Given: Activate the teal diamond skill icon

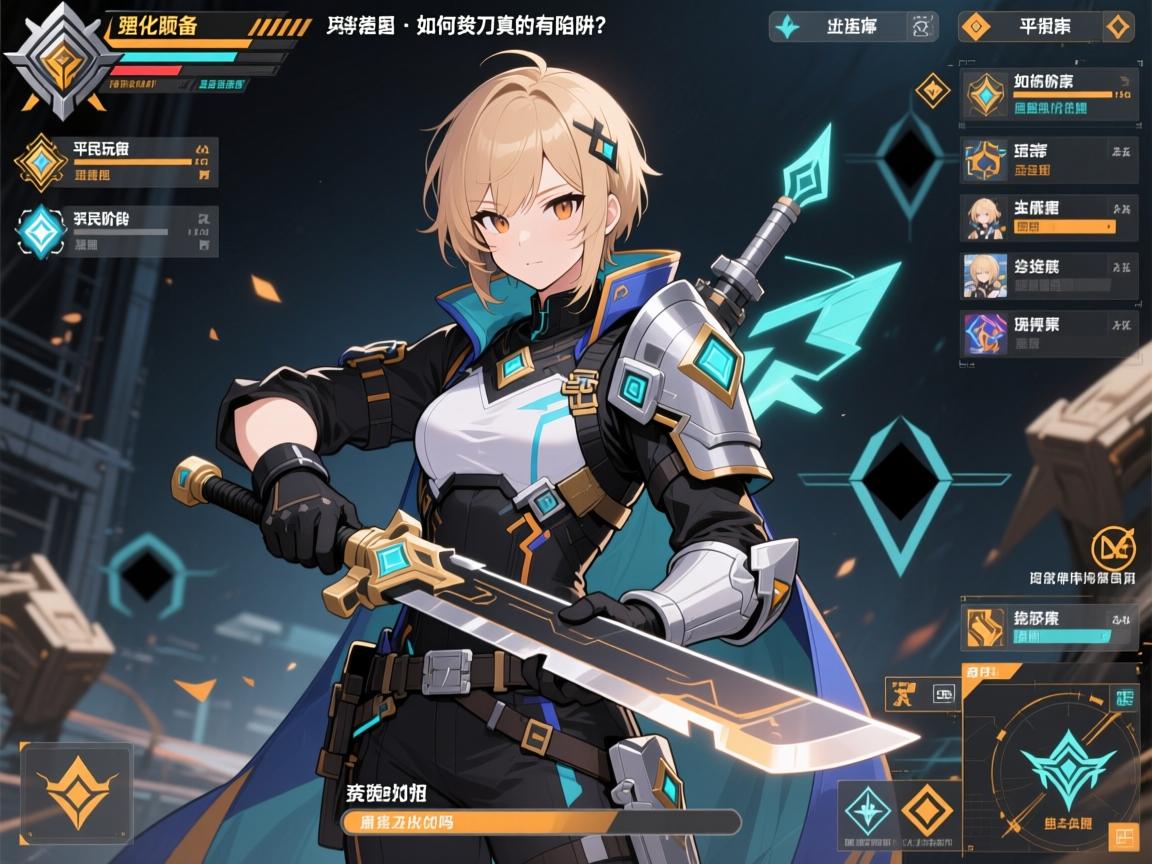Looking at the screenshot, I should pos(867,810).
